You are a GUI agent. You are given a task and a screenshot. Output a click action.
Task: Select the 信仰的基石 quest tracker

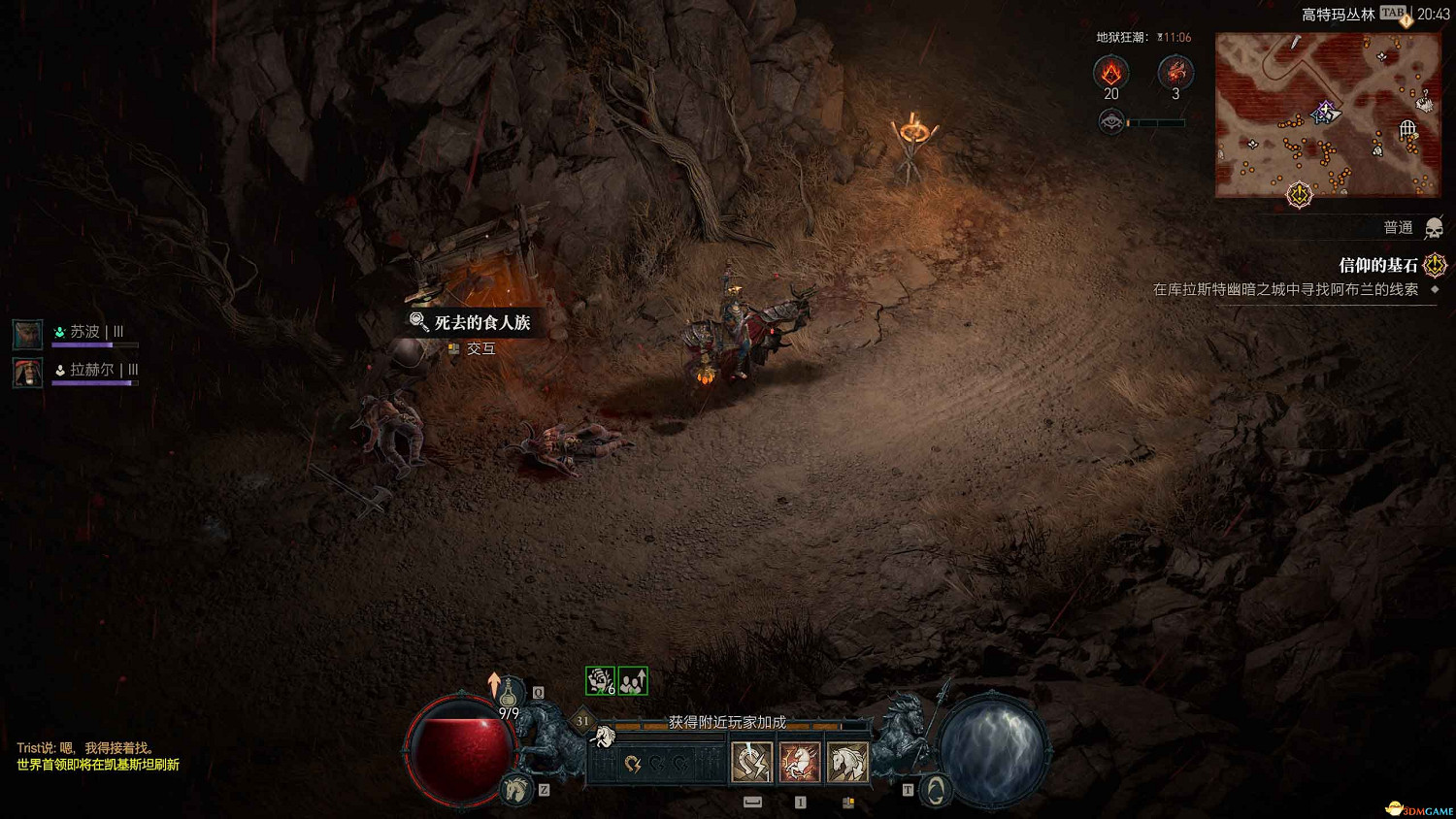(x=1378, y=265)
